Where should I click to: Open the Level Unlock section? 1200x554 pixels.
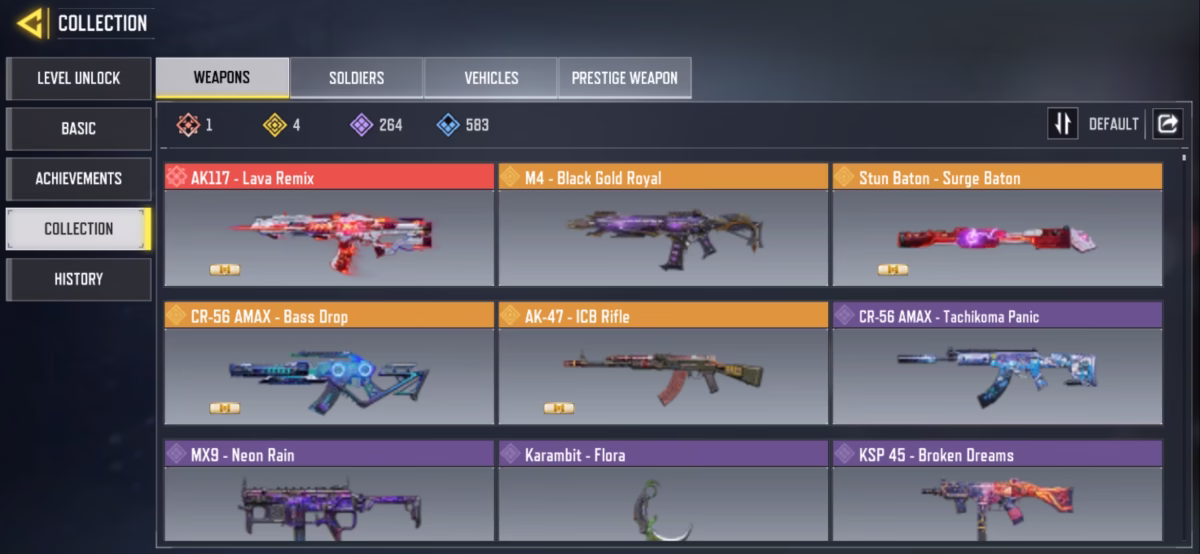click(79, 78)
